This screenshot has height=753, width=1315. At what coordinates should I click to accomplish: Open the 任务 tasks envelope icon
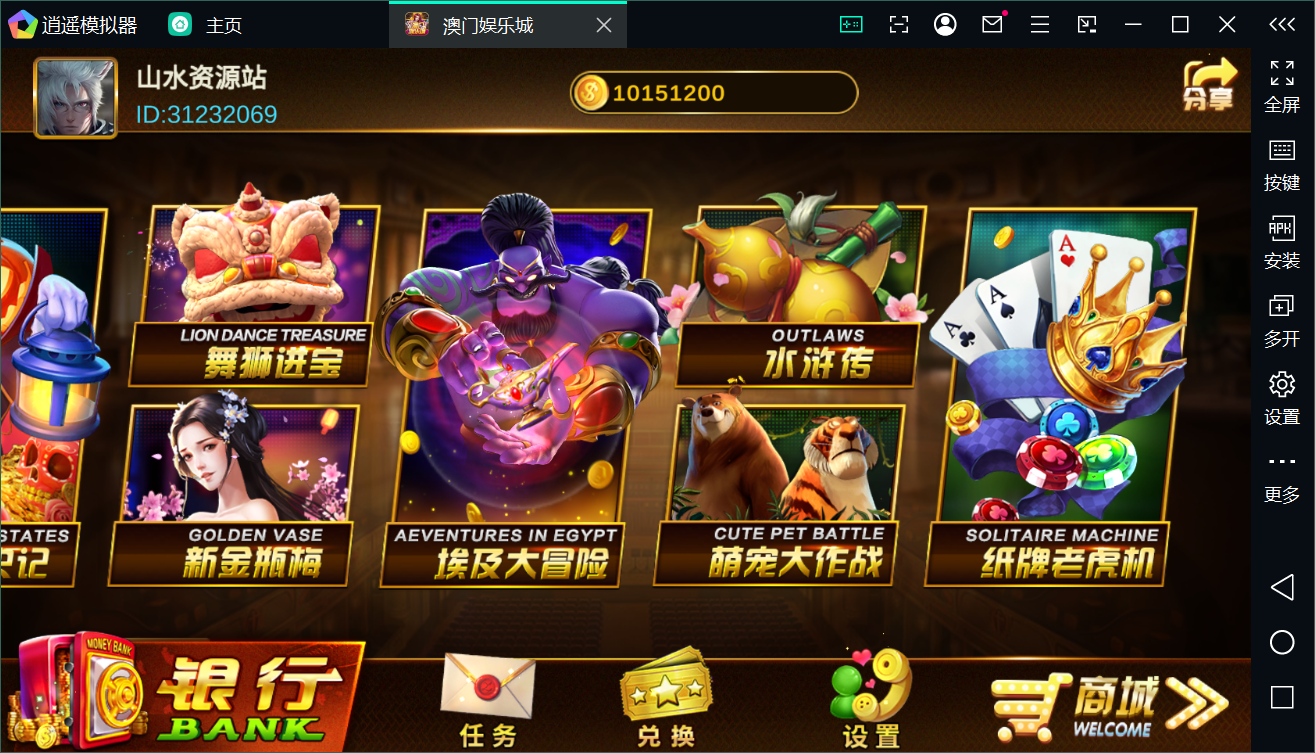[x=487, y=686]
